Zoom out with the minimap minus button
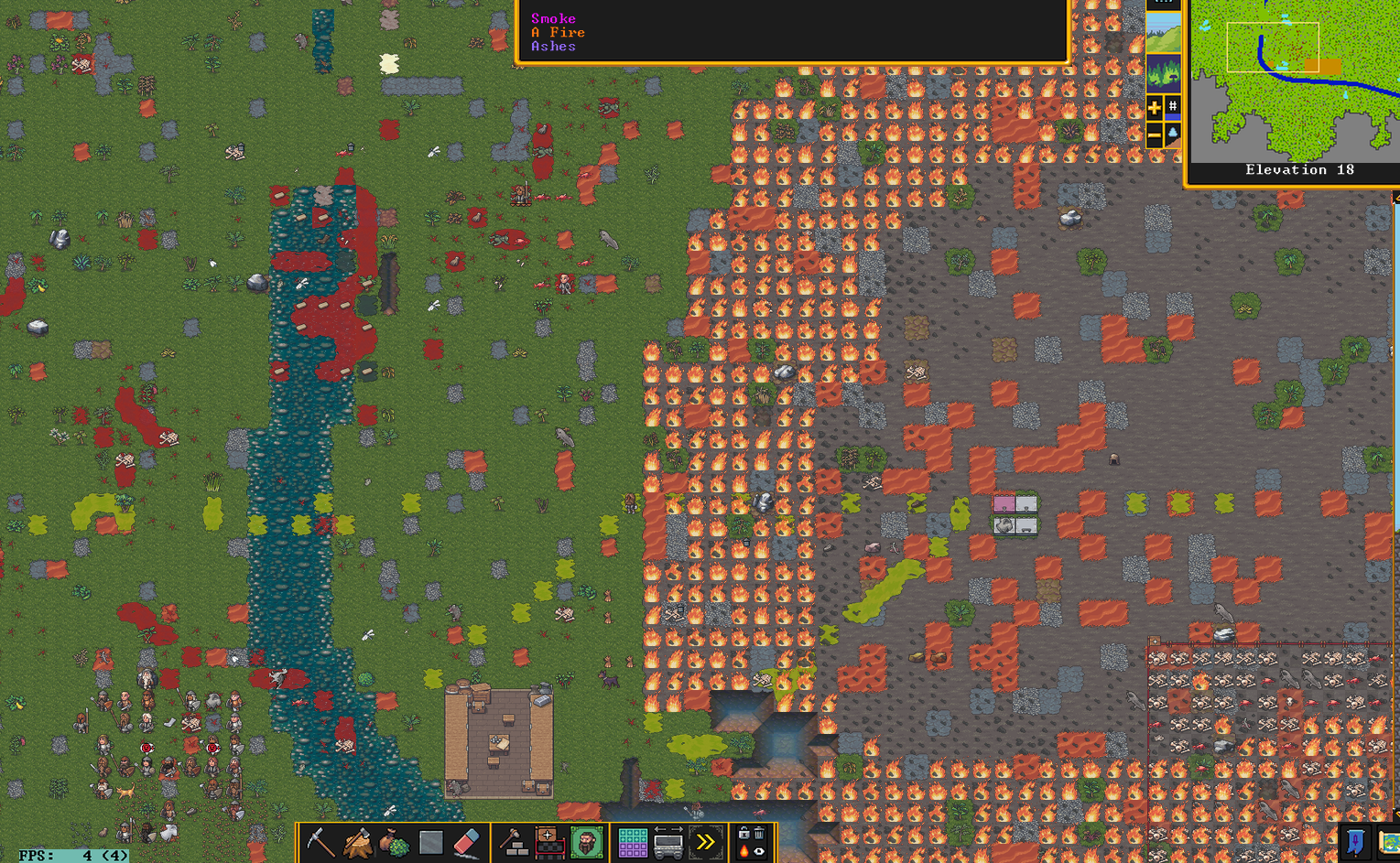This screenshot has height=863, width=1400. point(1154,135)
